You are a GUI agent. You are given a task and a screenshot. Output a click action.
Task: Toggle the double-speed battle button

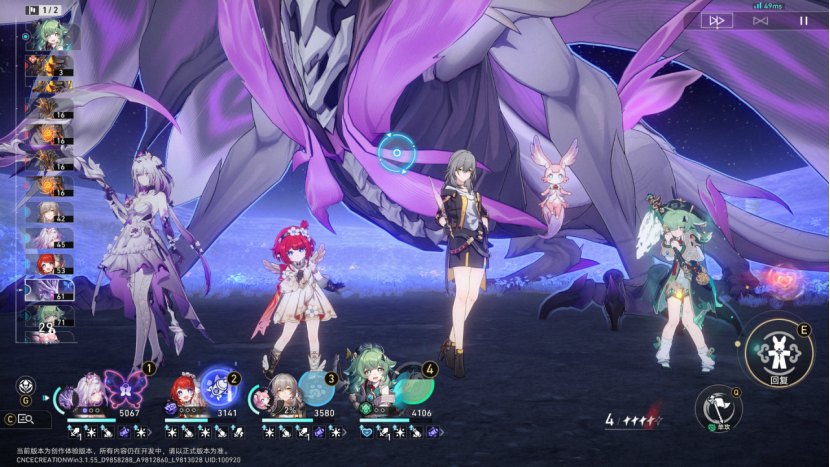(x=716, y=20)
